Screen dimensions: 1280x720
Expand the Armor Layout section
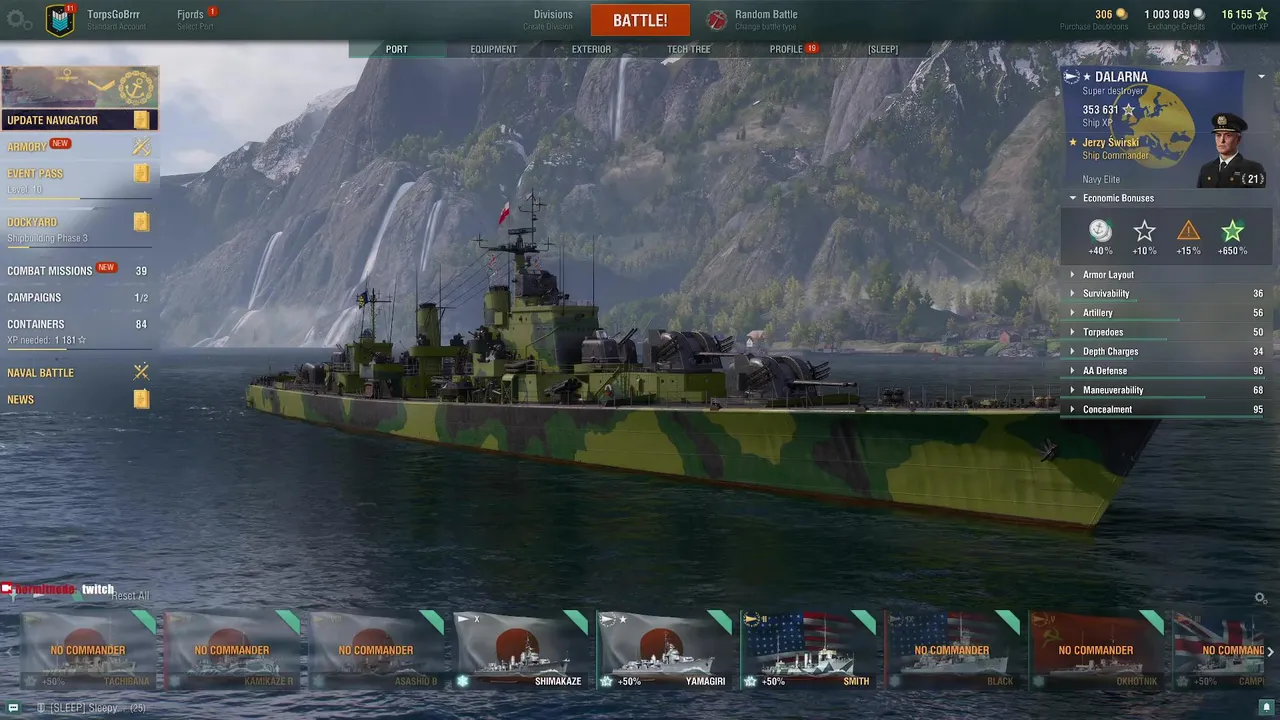click(x=1108, y=275)
